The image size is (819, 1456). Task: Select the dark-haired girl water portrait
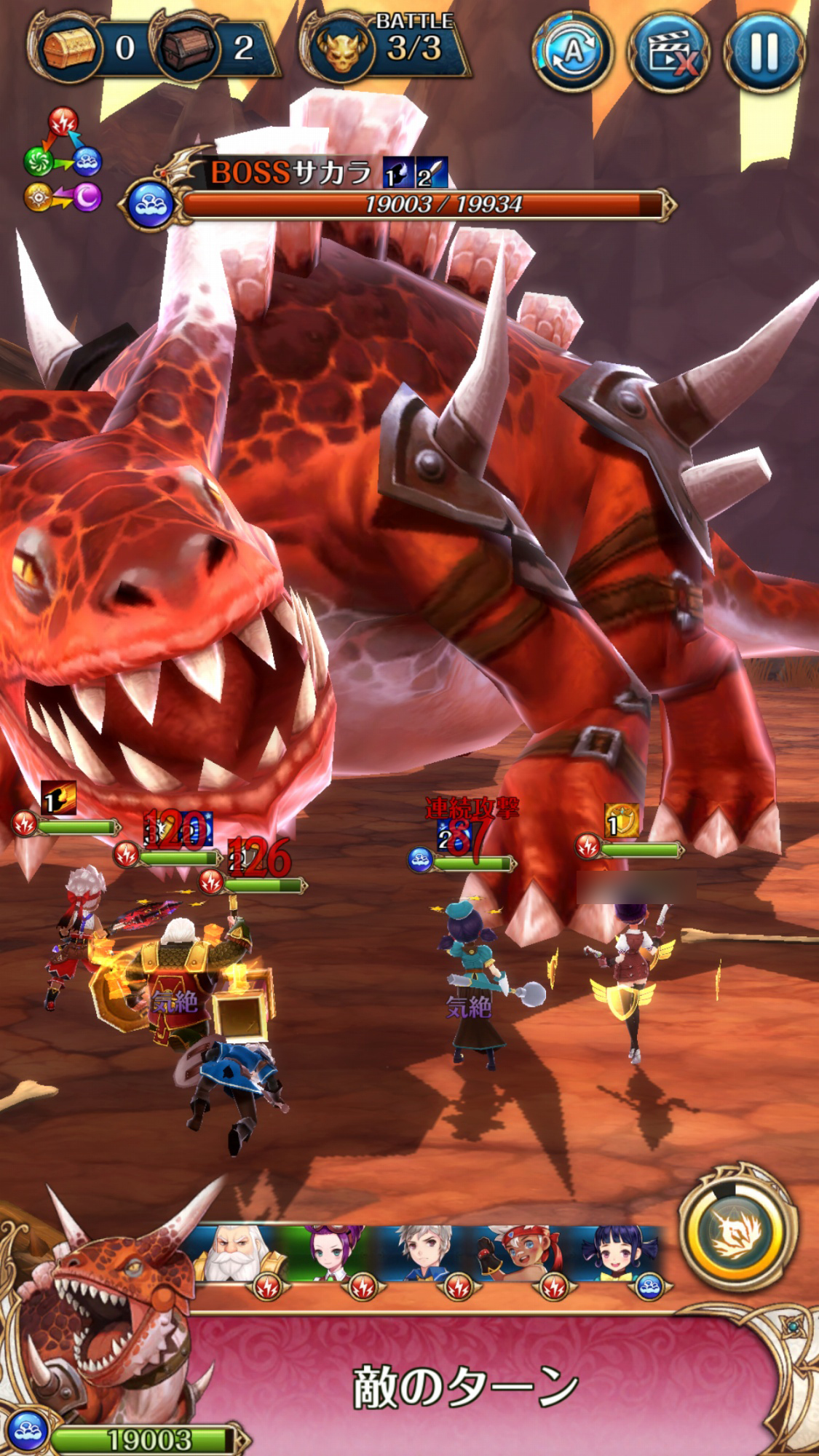coord(617,1254)
